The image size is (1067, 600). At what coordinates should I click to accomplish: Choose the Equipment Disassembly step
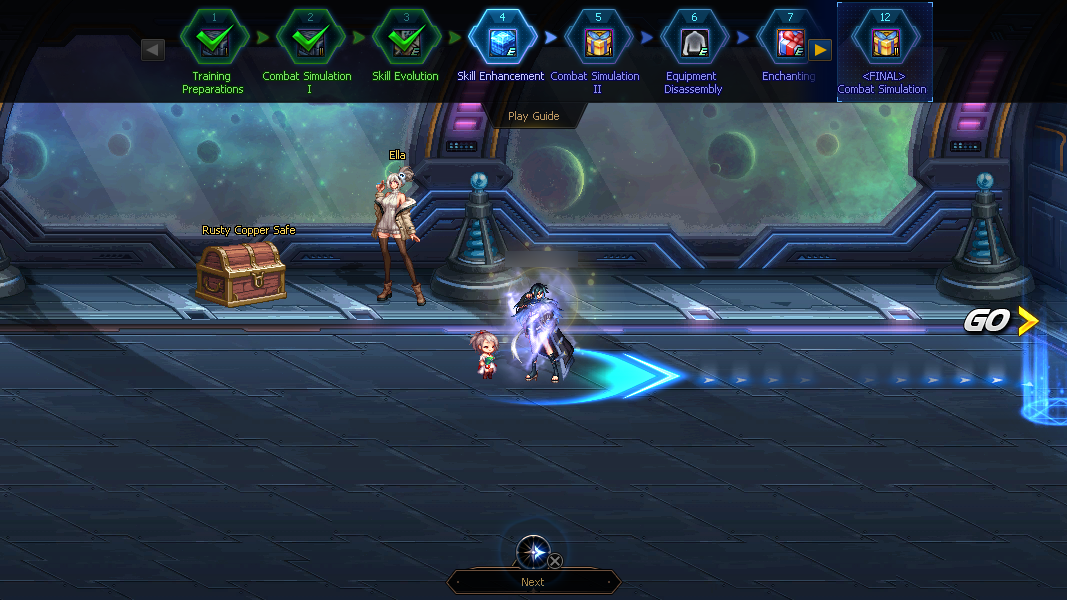click(x=693, y=39)
